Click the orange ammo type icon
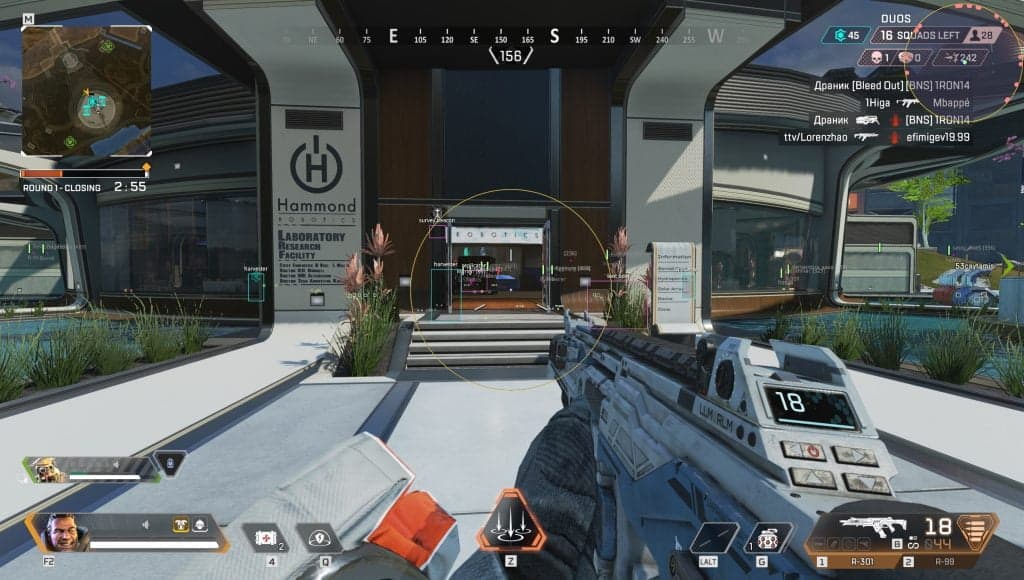 [978, 532]
